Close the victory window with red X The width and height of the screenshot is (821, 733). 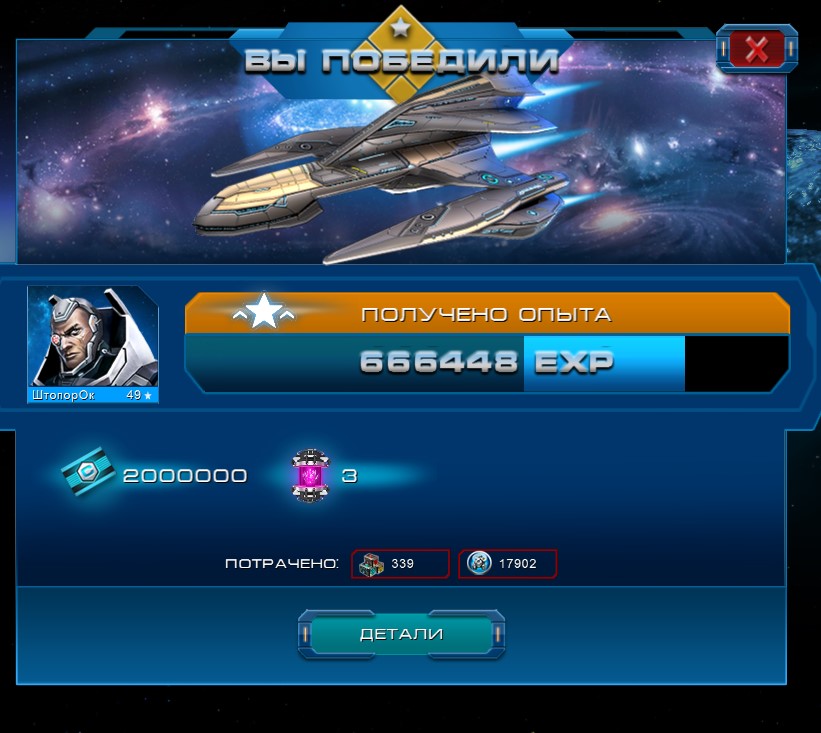pyautogui.click(x=756, y=49)
